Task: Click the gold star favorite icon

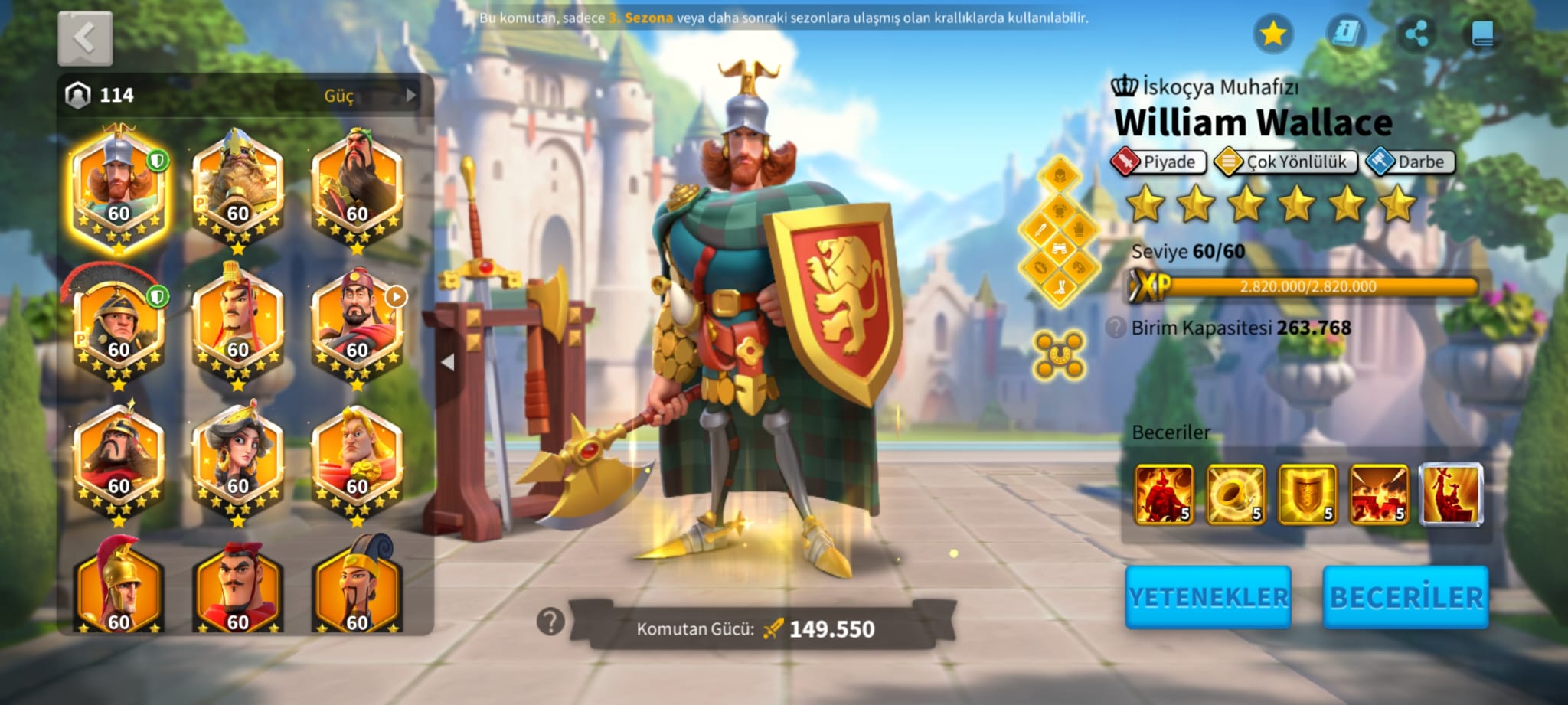Action: pyautogui.click(x=1272, y=34)
